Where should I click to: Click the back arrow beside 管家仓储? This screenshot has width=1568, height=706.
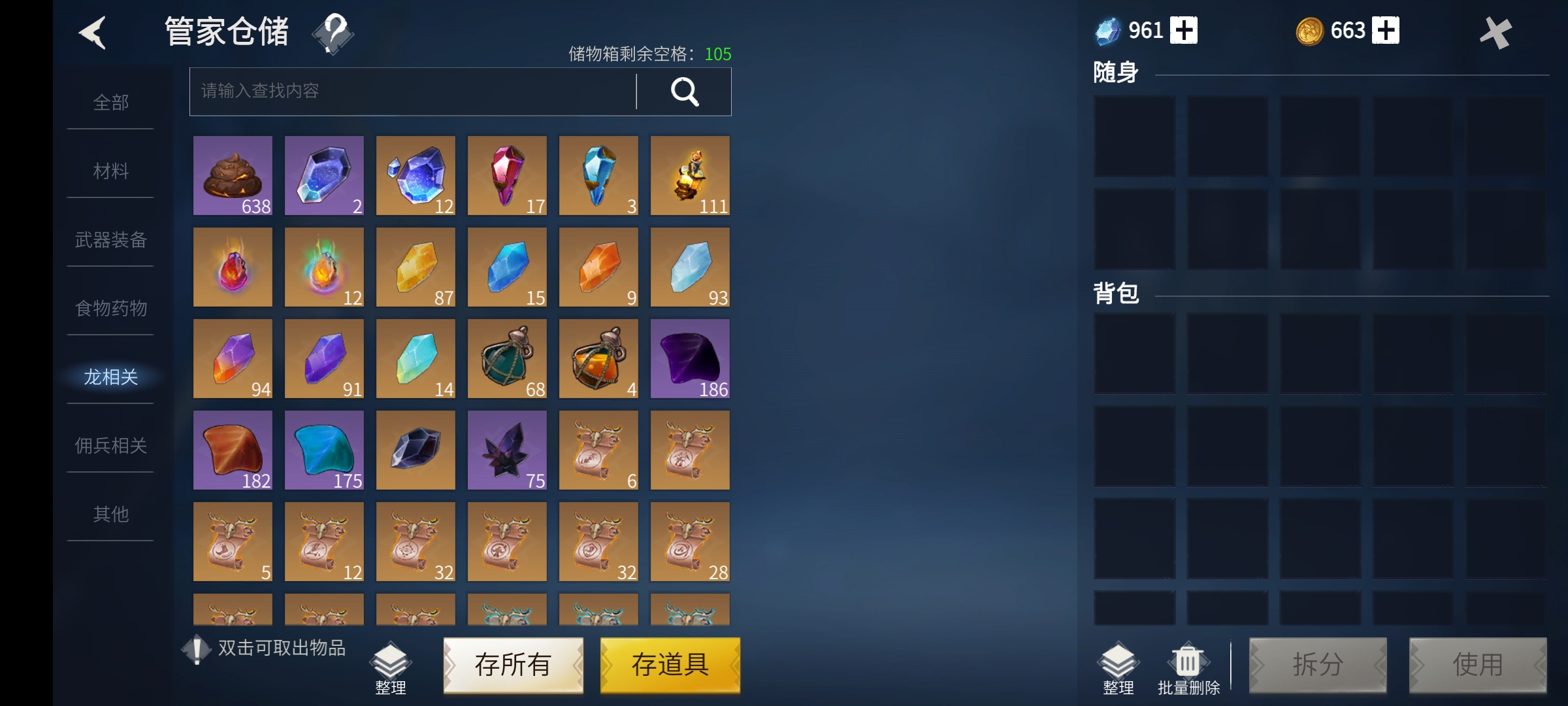coord(93,33)
